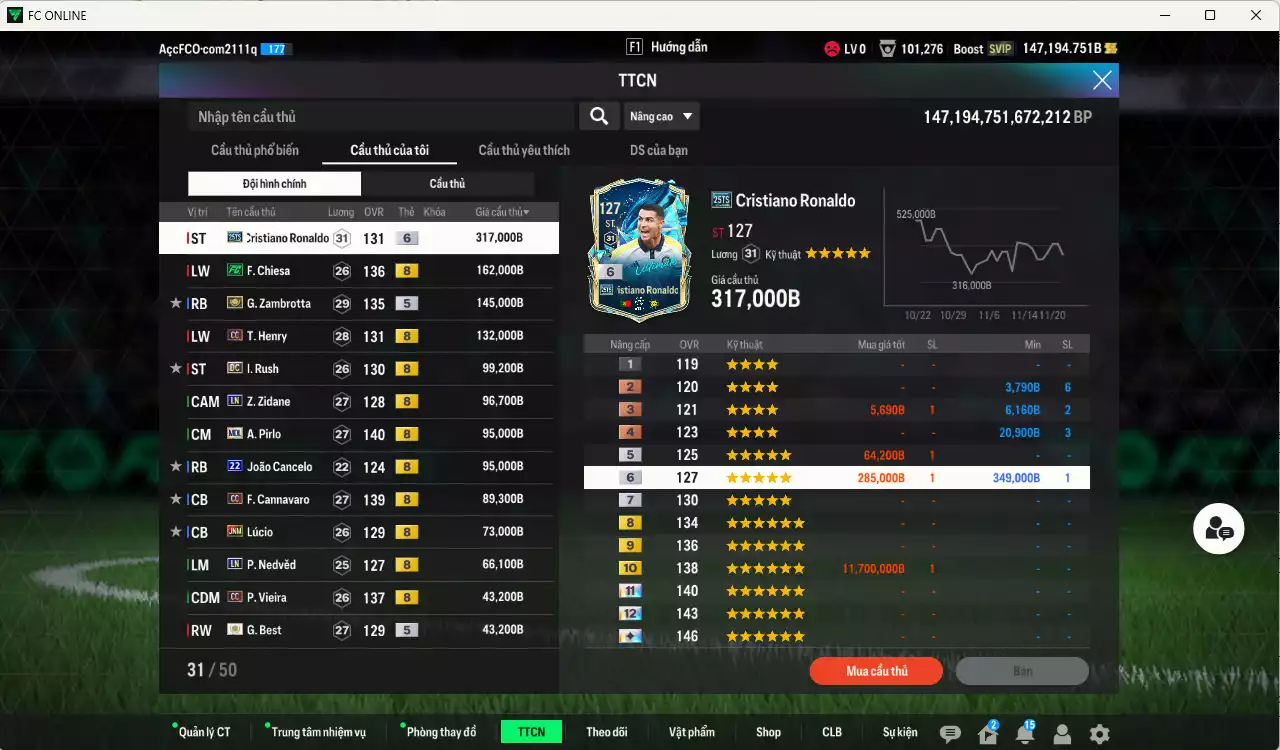The width and height of the screenshot is (1280, 750).
Task: Toggle favorite star next to G. Zambrotta
Action: click(176, 303)
